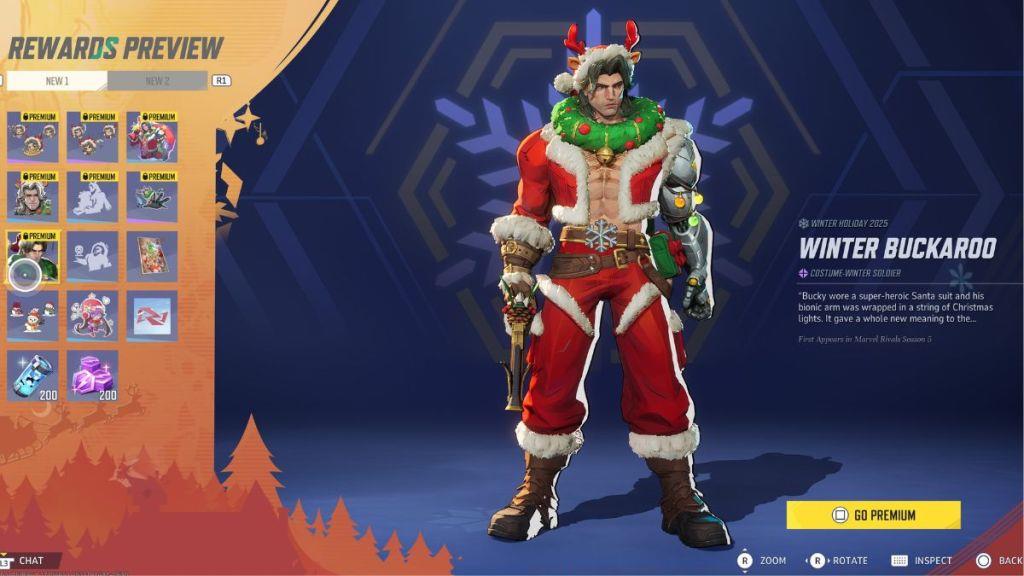This screenshot has height=576, width=1024.
Task: Open the Chat panel
Action: (30, 561)
